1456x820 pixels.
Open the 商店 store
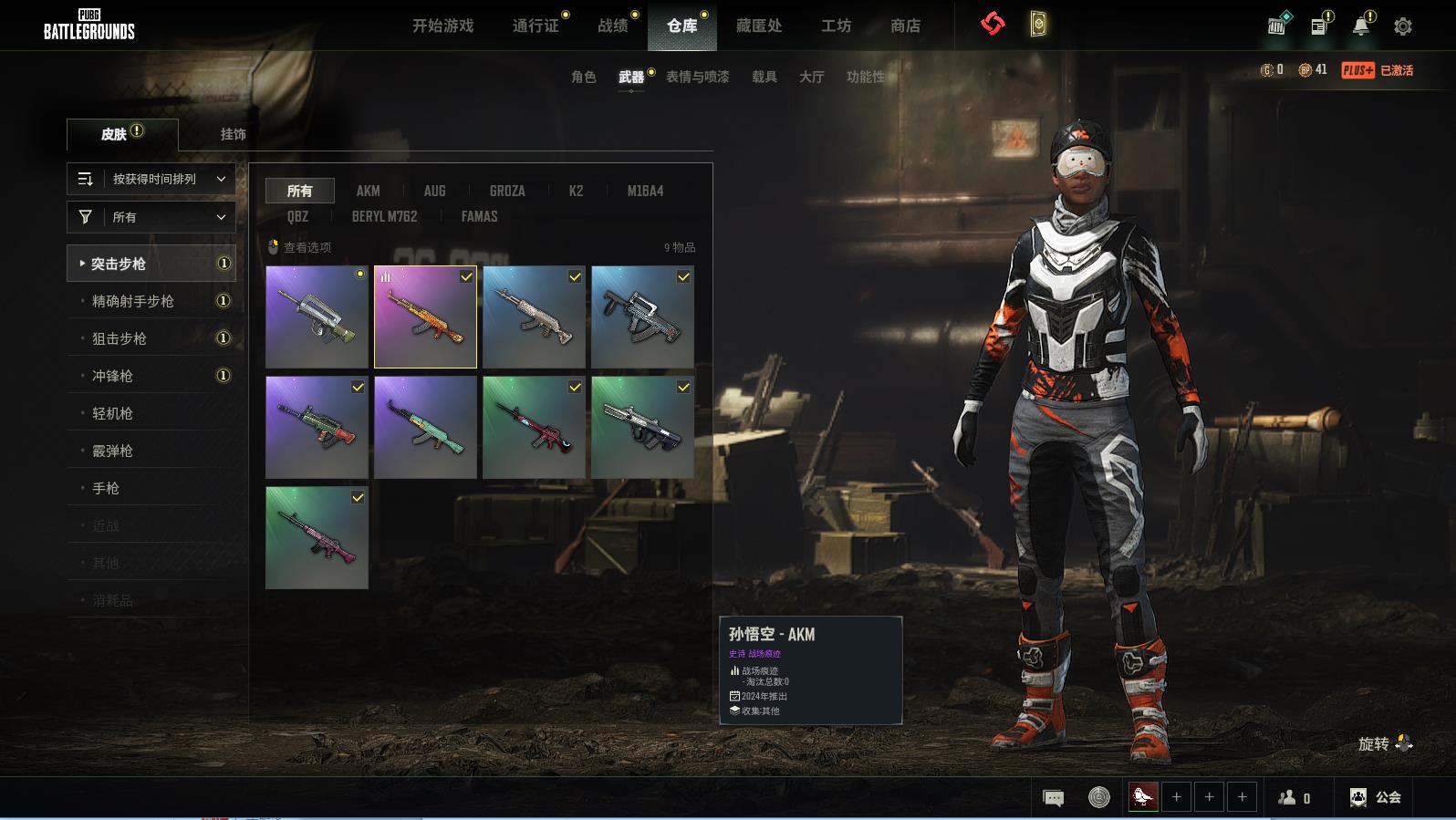point(905,26)
